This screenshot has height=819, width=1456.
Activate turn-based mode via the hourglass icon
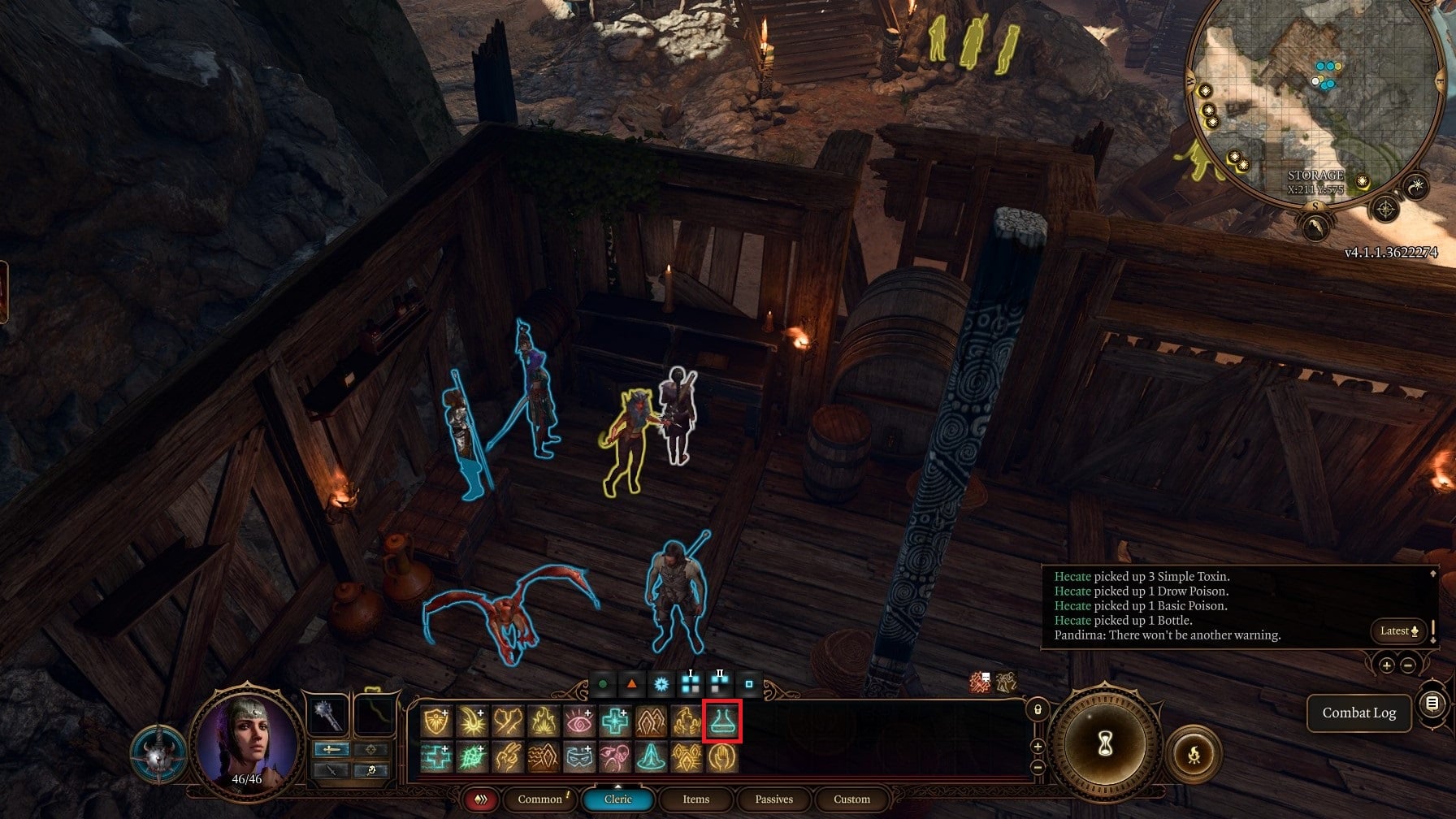point(1105,743)
